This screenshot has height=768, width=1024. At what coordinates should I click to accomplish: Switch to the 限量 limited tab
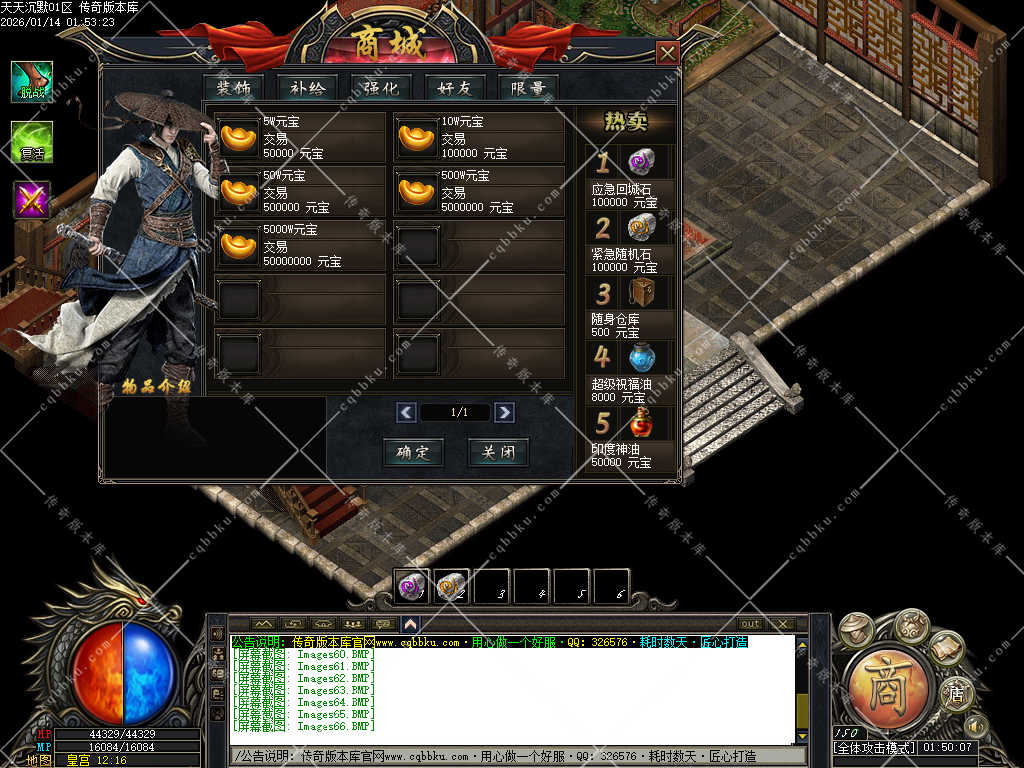coord(528,88)
